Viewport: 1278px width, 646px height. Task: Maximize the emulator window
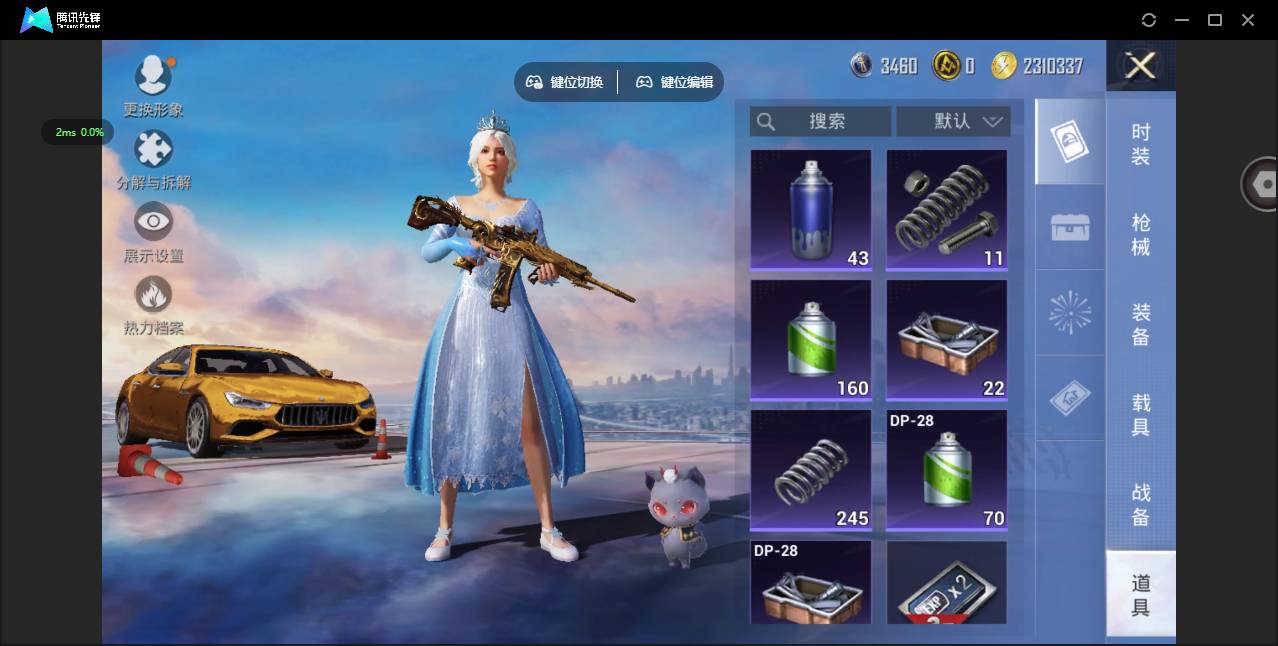pos(1215,20)
